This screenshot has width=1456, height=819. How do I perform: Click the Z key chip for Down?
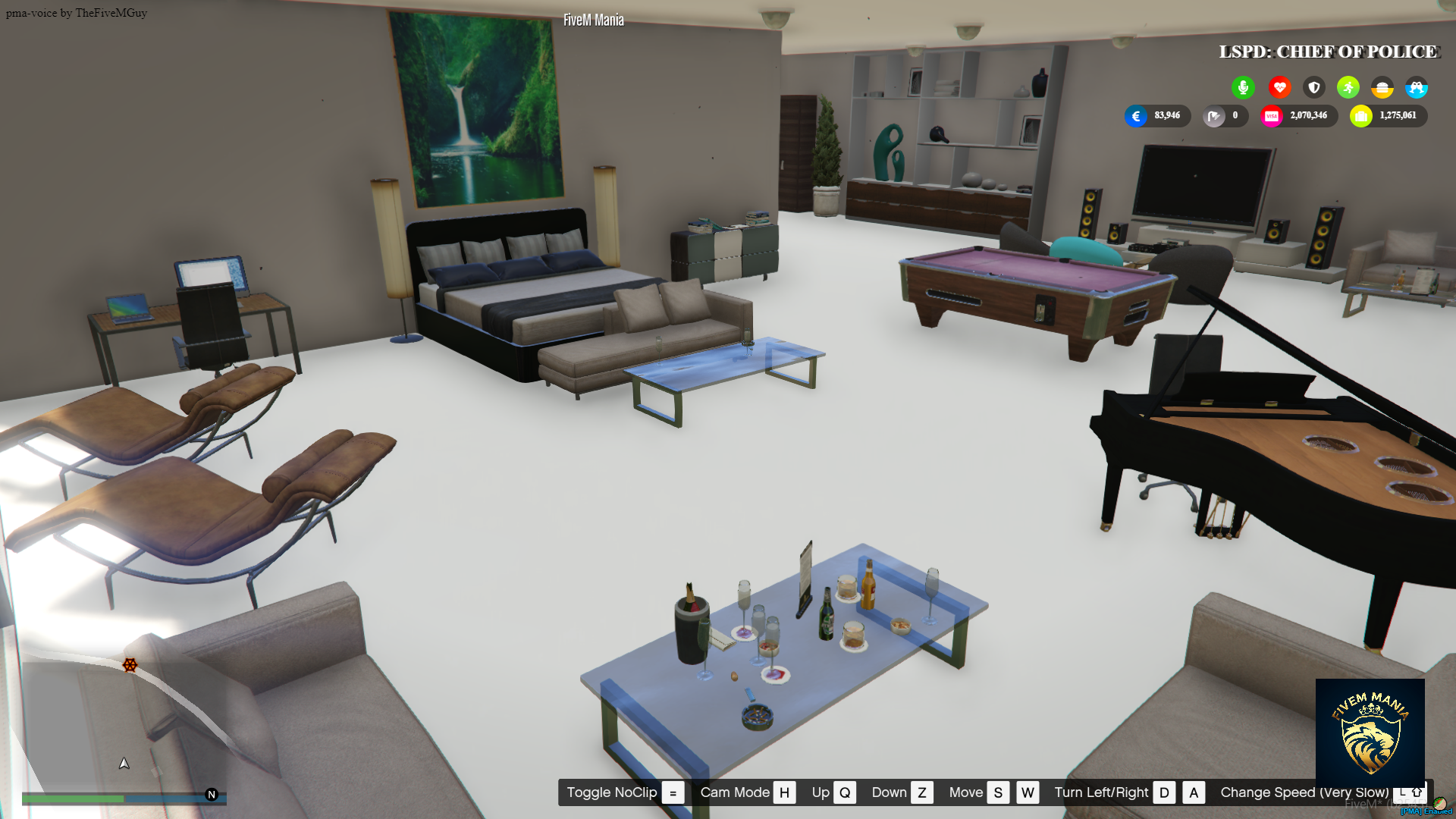(922, 792)
